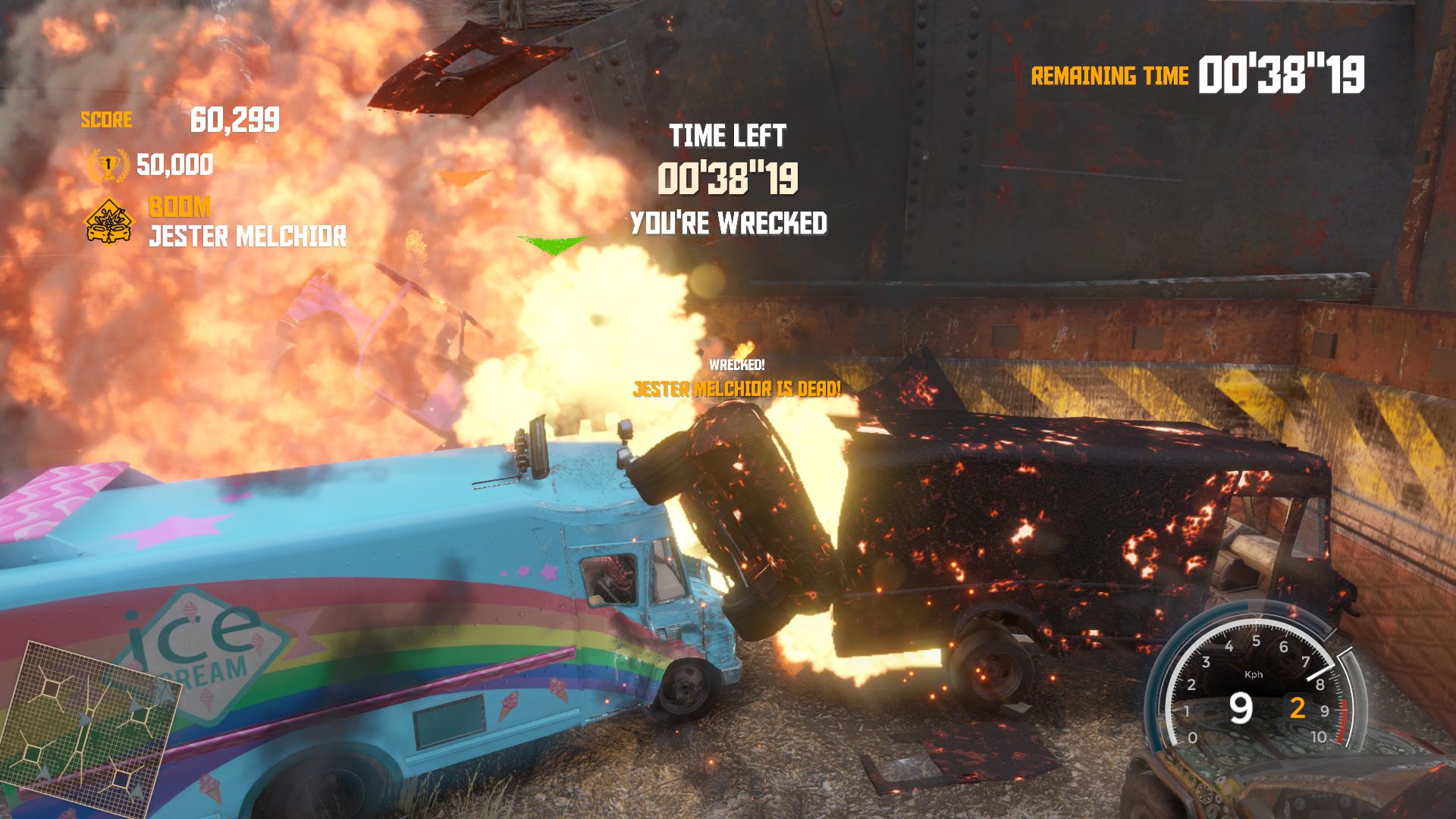Viewport: 1456px width, 819px height.
Task: Select the gold trophy target icon
Action: pos(108,165)
